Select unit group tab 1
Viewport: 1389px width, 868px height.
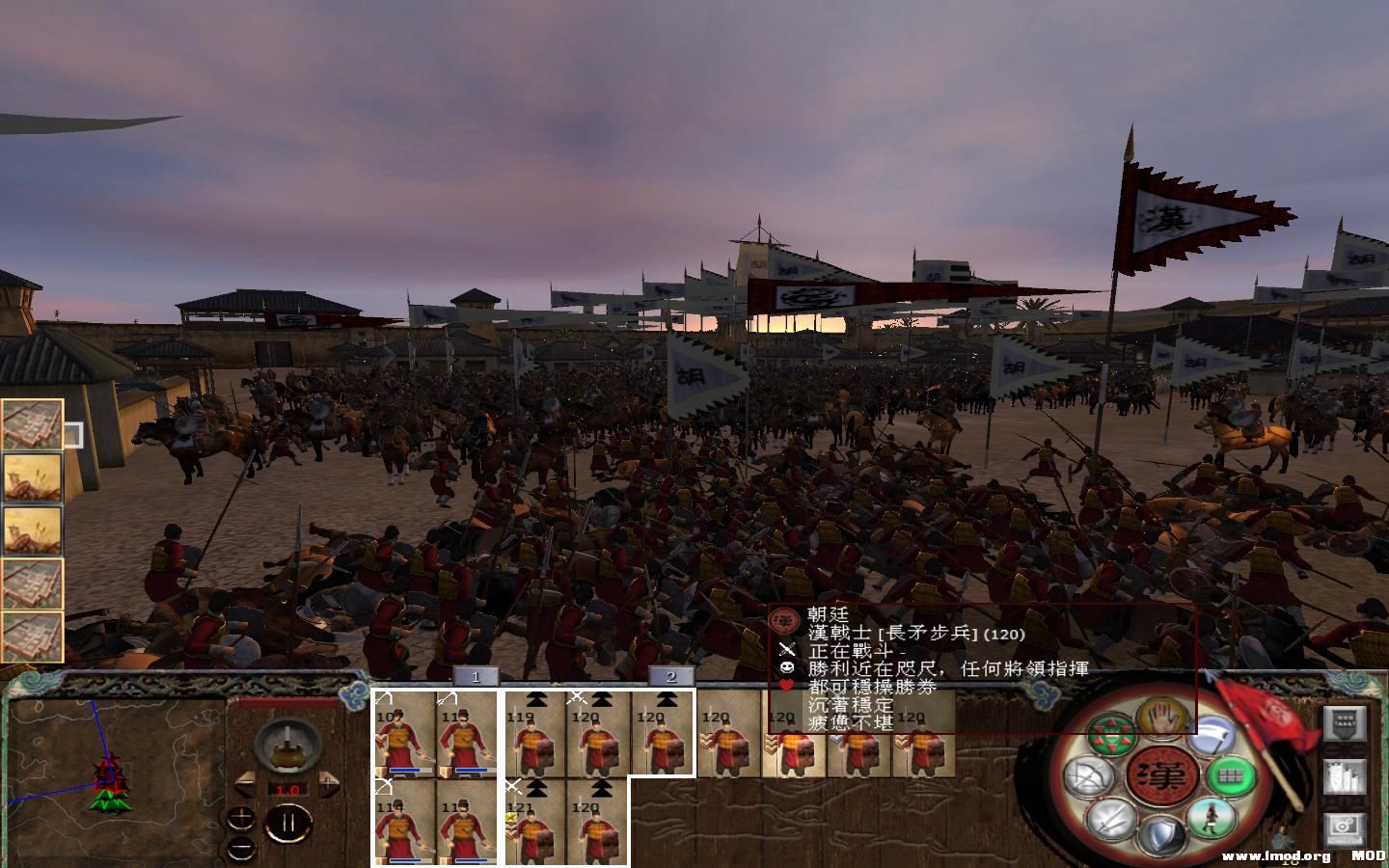coord(476,677)
